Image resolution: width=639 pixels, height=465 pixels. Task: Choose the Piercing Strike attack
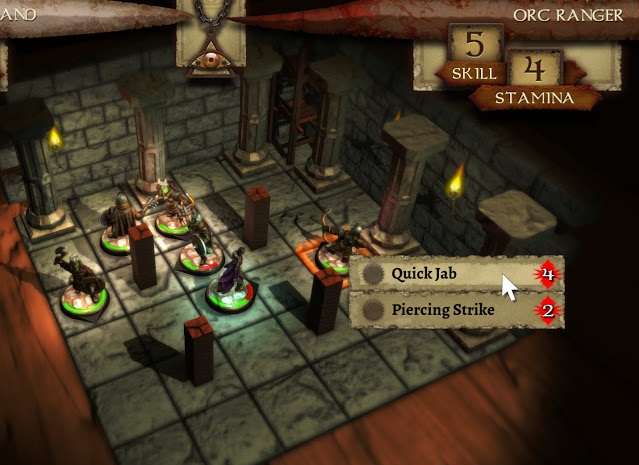tap(445, 309)
